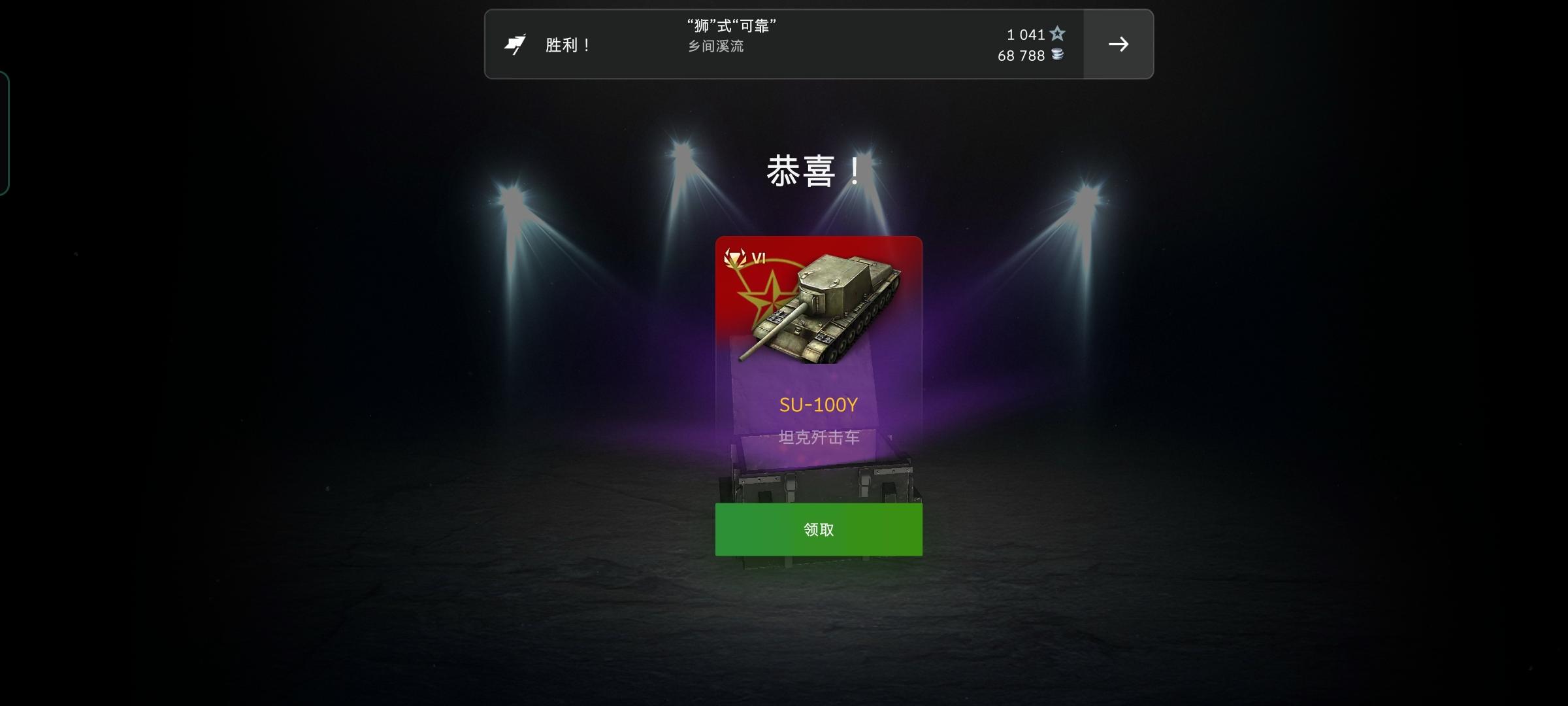Select the 胜利！ victory label
Viewport: 1568px width, 706px height.
[566, 44]
